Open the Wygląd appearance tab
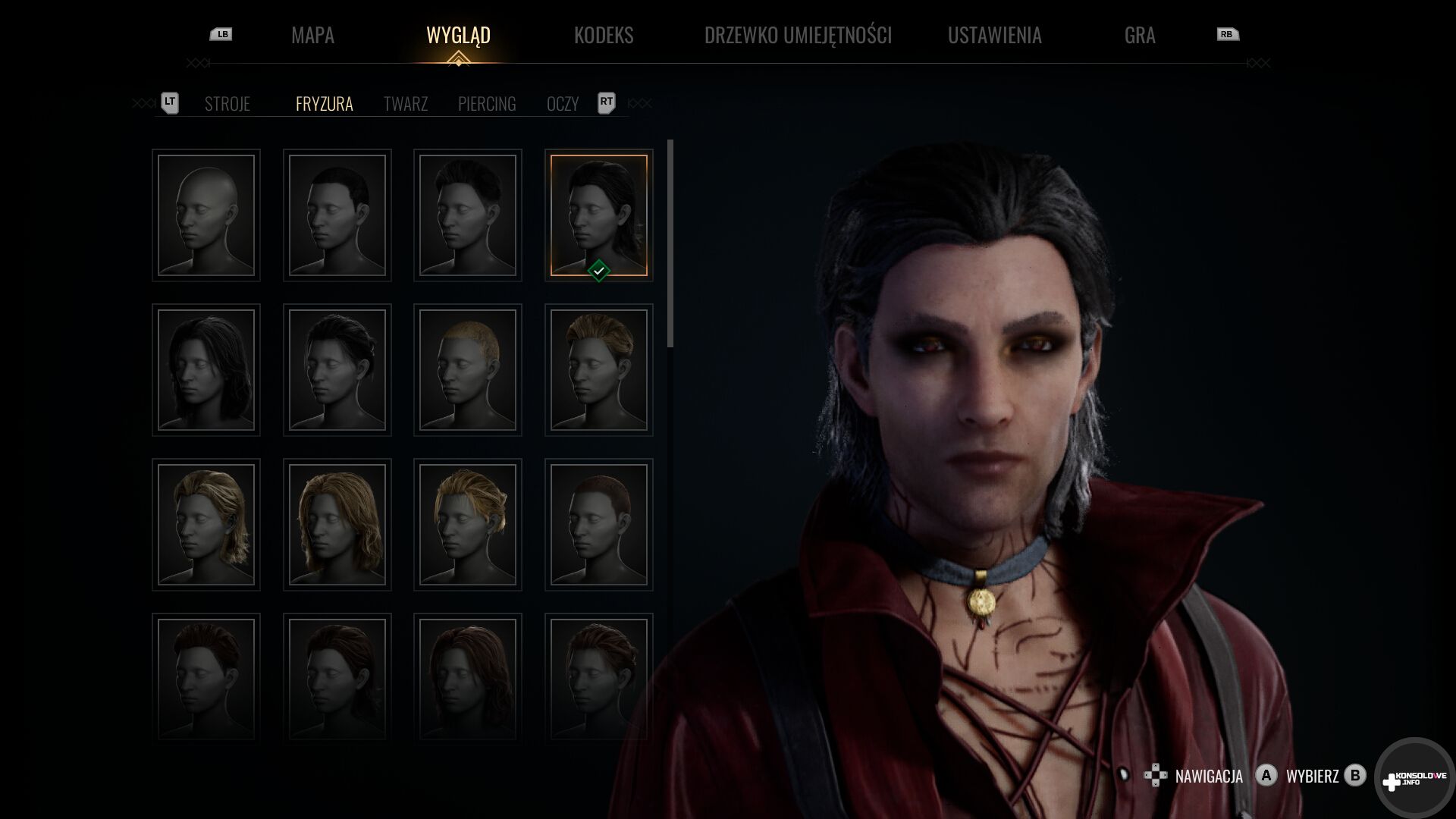Screen dimensions: 1456x819 click(x=458, y=35)
